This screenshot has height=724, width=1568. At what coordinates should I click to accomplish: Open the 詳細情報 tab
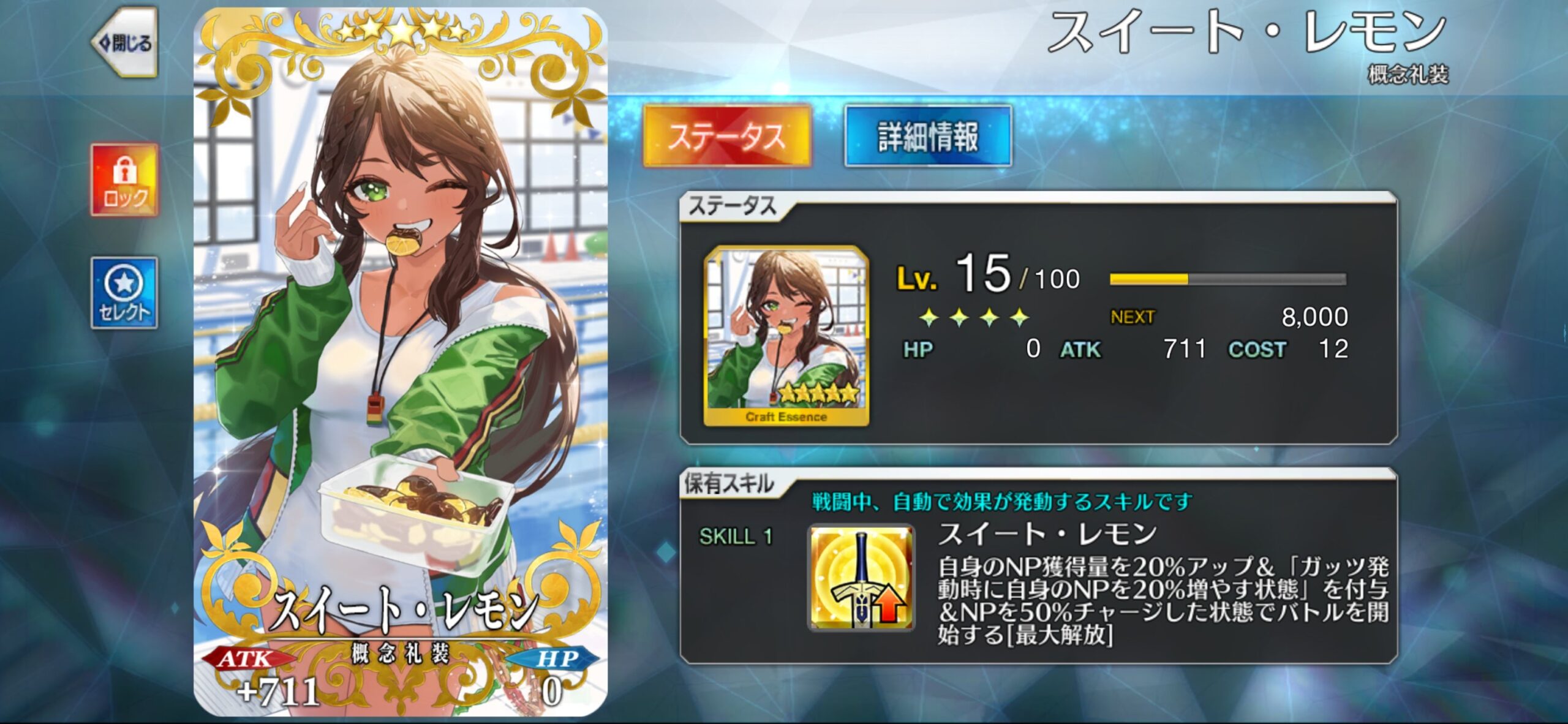click(927, 136)
